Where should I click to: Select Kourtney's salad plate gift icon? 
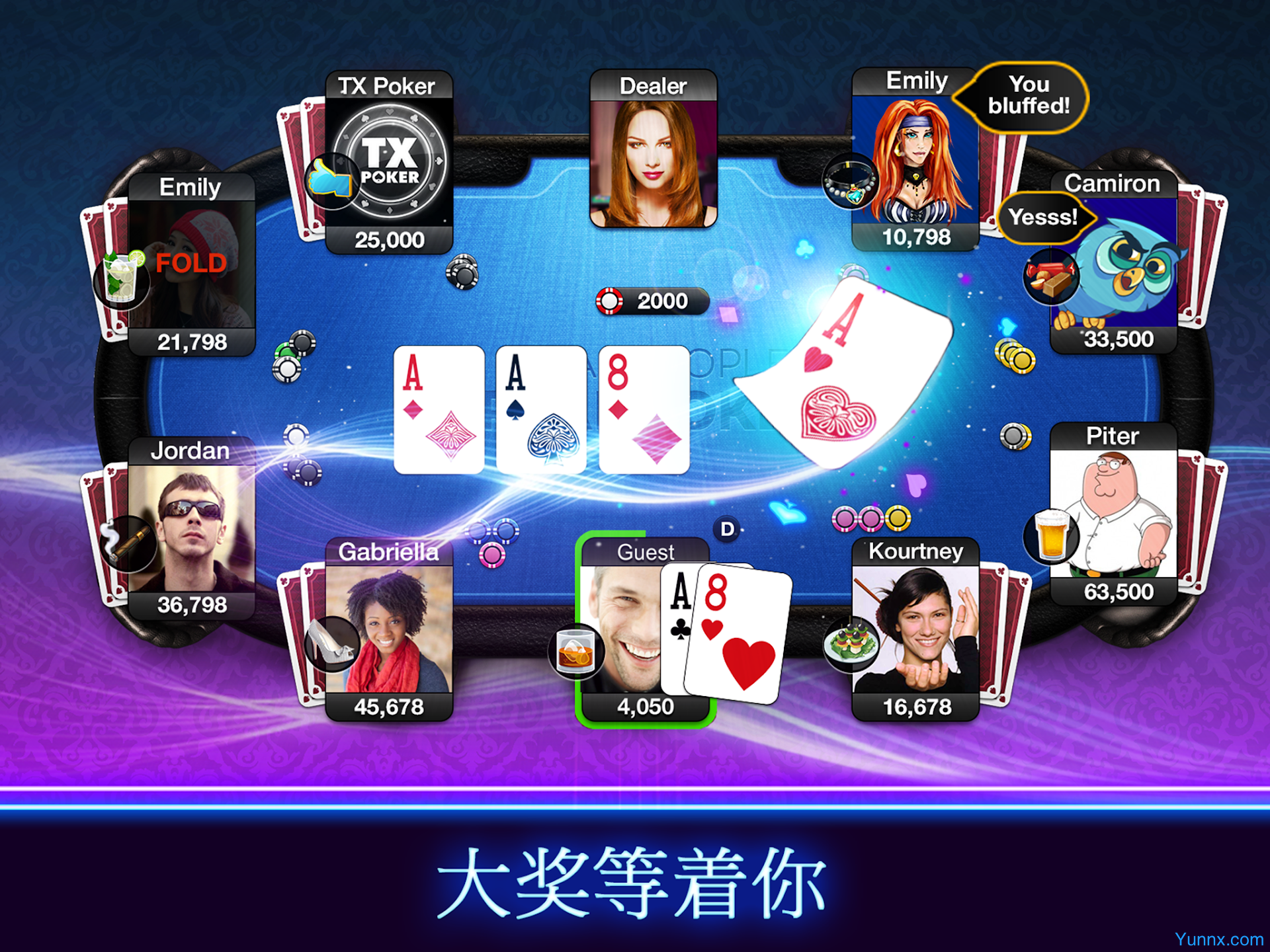851,645
